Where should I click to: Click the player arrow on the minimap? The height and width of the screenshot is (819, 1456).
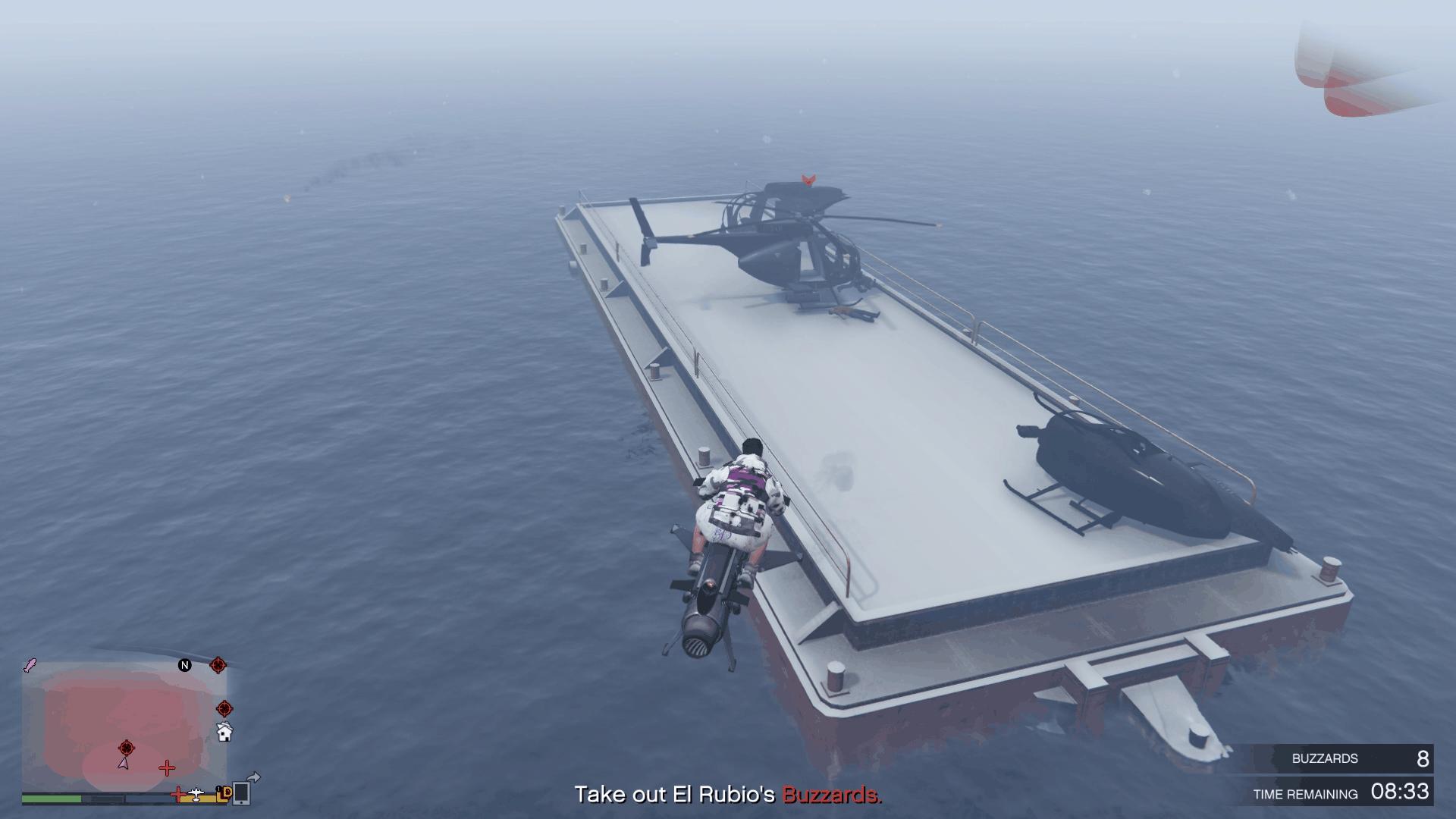click(123, 764)
